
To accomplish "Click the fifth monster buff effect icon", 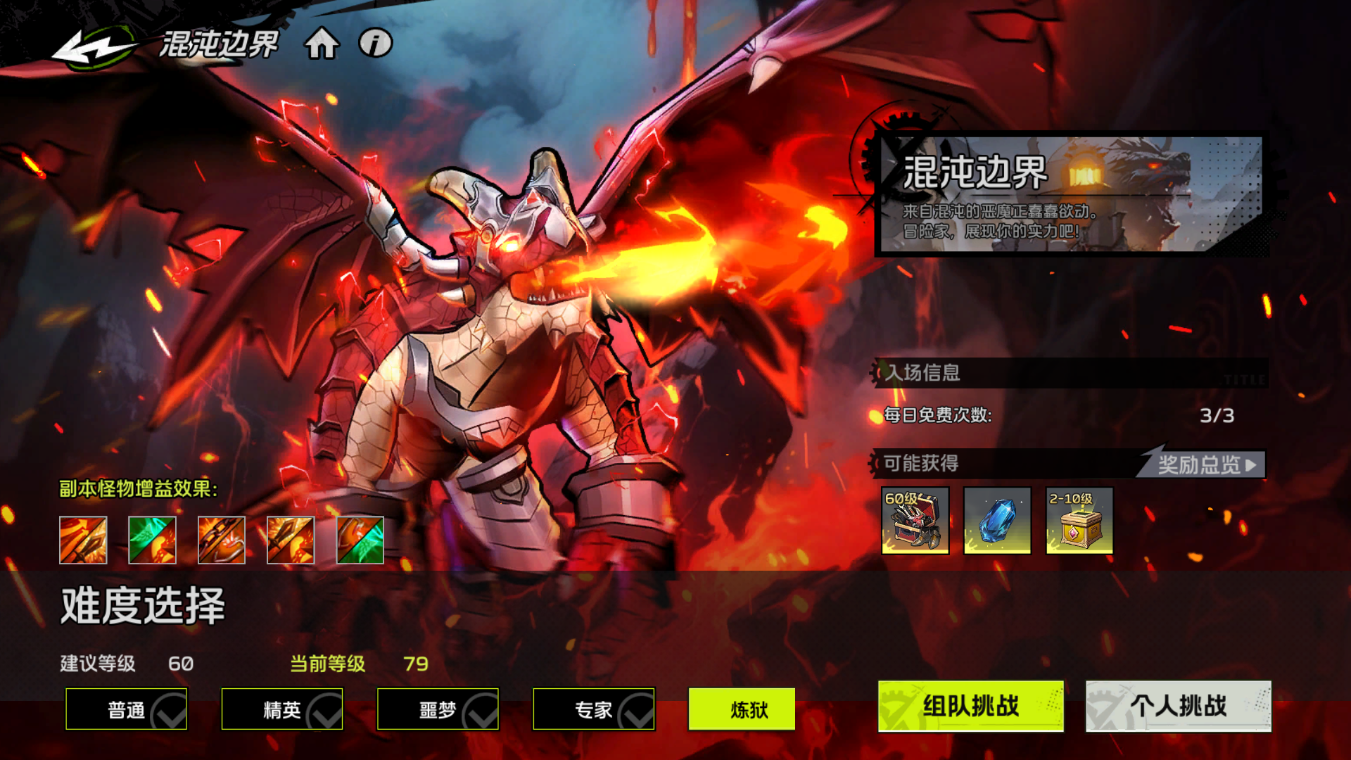I will coord(358,540).
